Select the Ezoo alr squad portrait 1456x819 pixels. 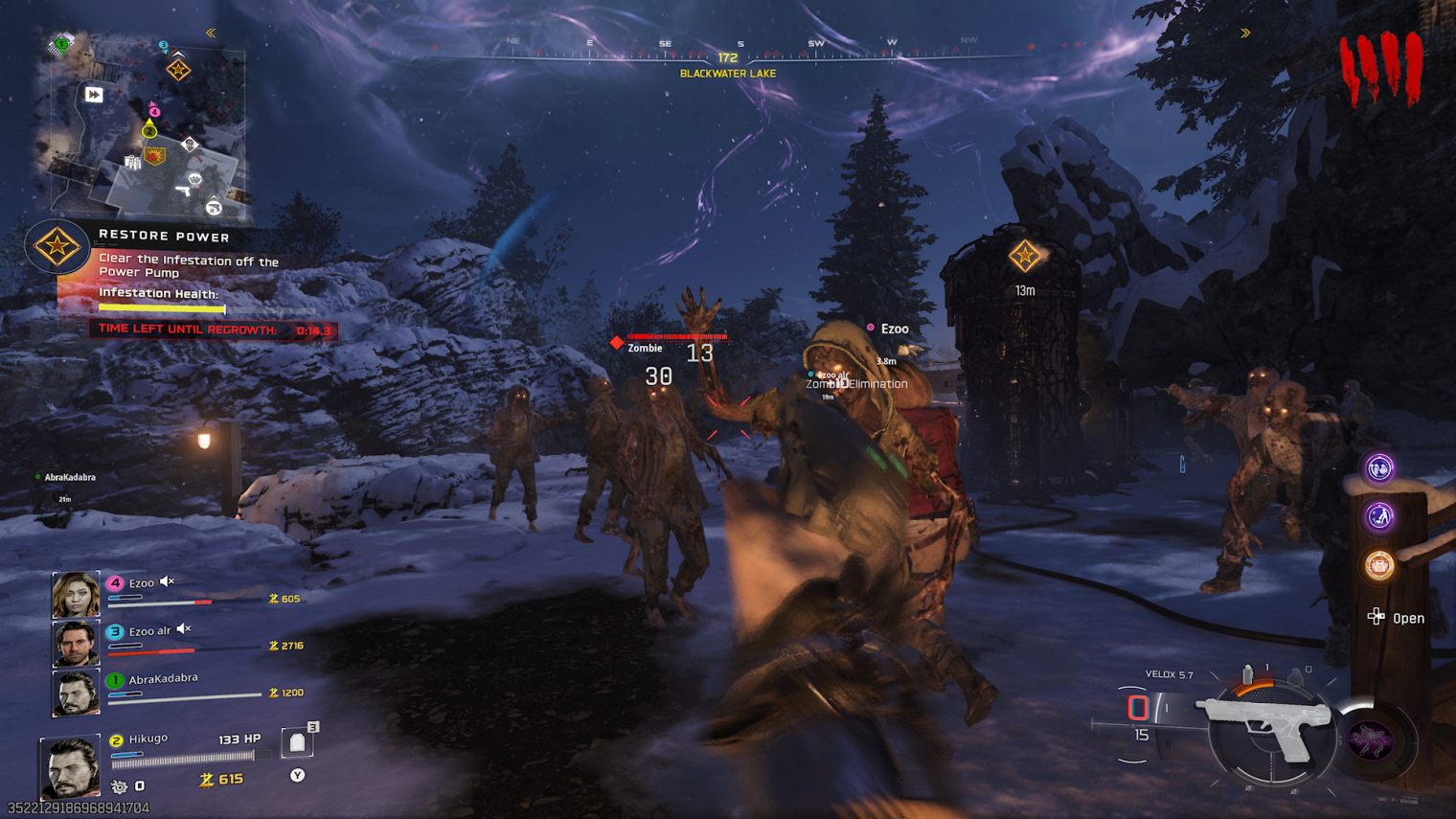[76, 643]
